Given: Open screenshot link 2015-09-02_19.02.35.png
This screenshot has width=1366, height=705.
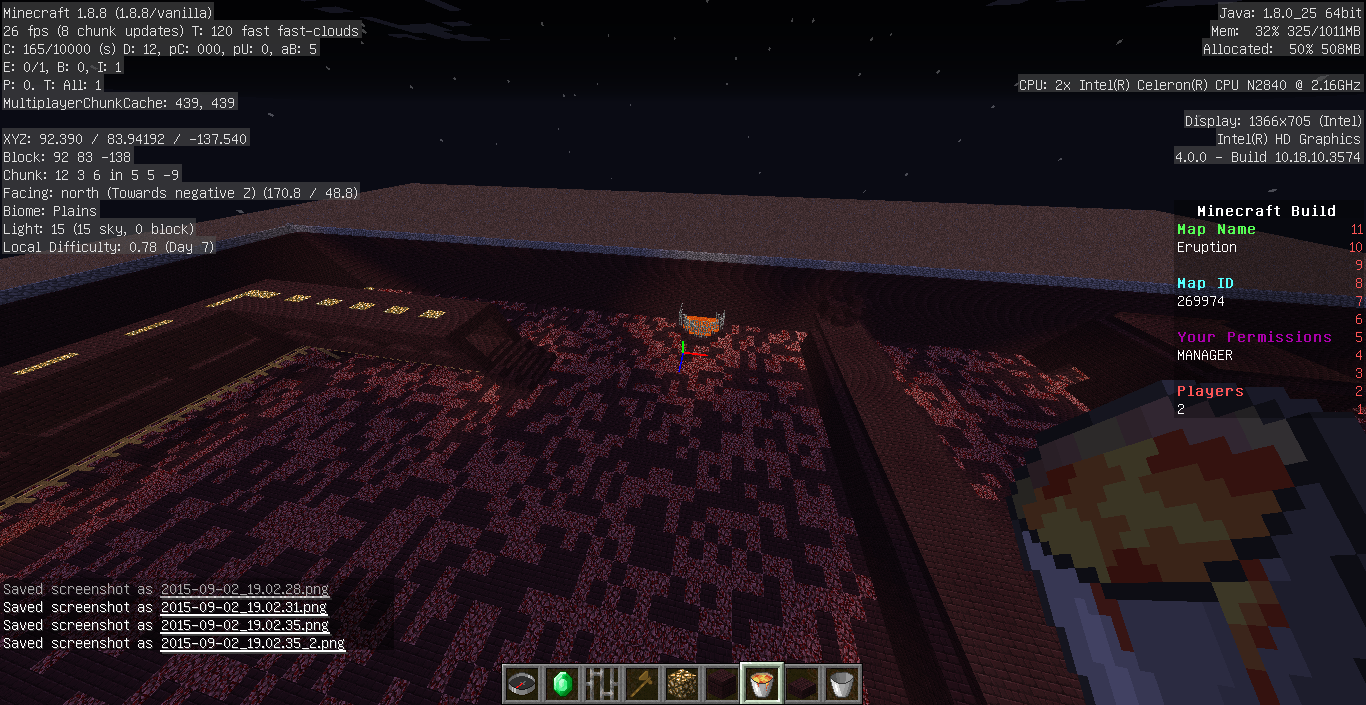Looking at the screenshot, I should pos(244,625).
